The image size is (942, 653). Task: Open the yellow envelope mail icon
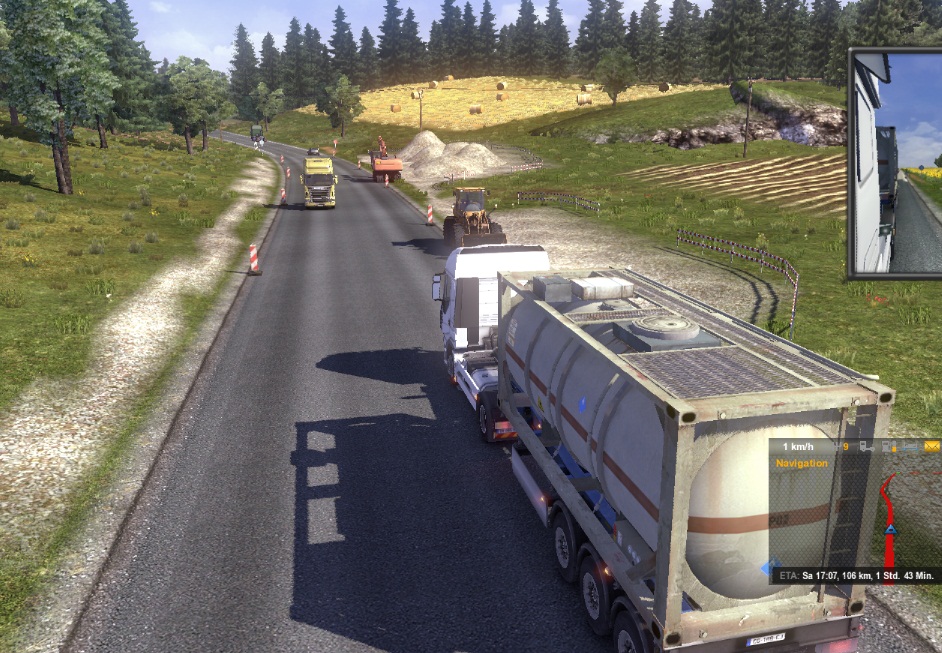[931, 446]
